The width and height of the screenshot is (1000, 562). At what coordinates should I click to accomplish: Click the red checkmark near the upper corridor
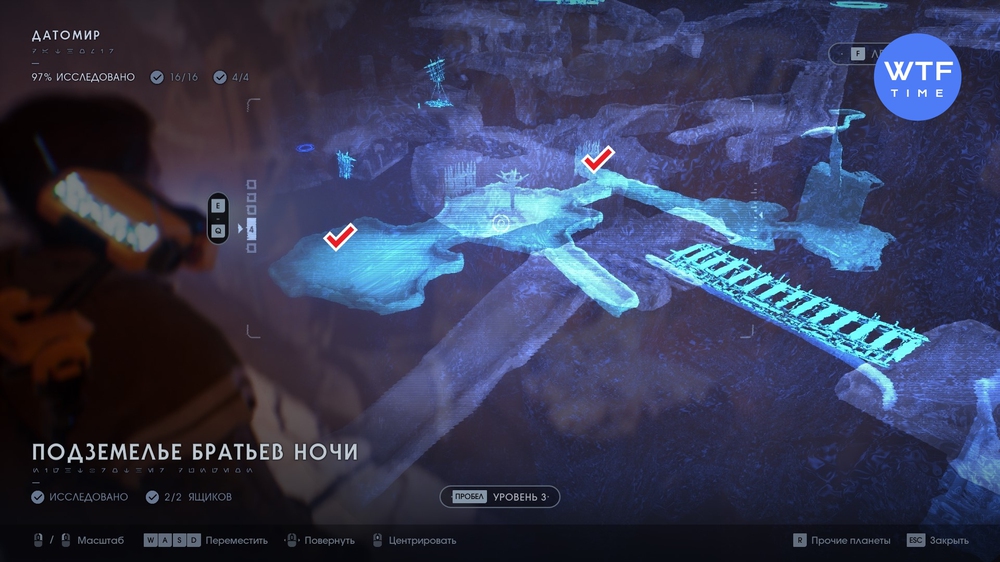[x=598, y=158]
